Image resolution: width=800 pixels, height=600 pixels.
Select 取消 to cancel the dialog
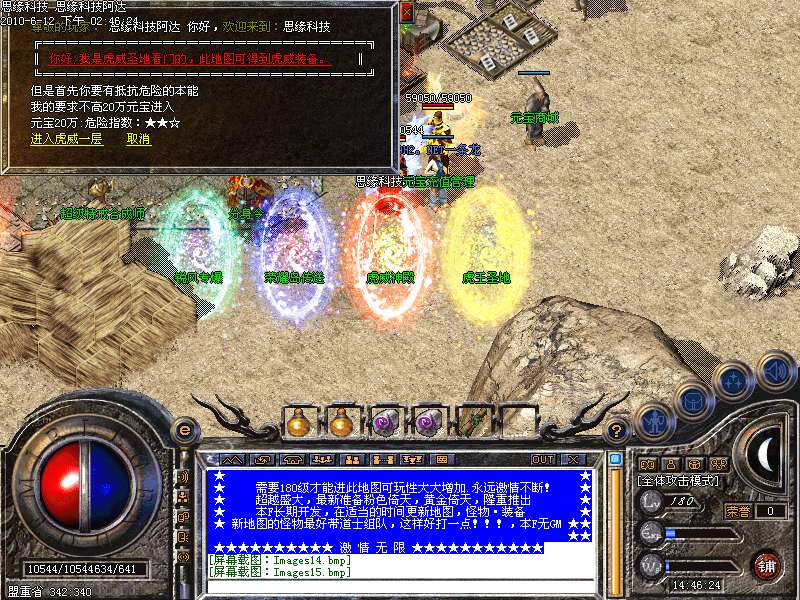coord(138,139)
